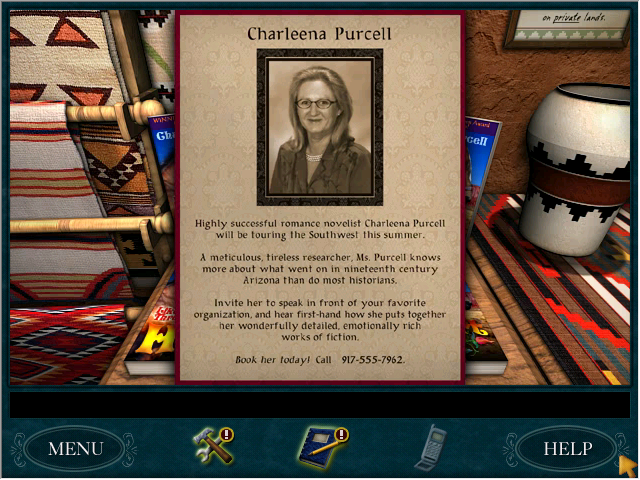640x480 pixels.
Task: Open the blue journal notebook icon
Action: tap(323, 445)
